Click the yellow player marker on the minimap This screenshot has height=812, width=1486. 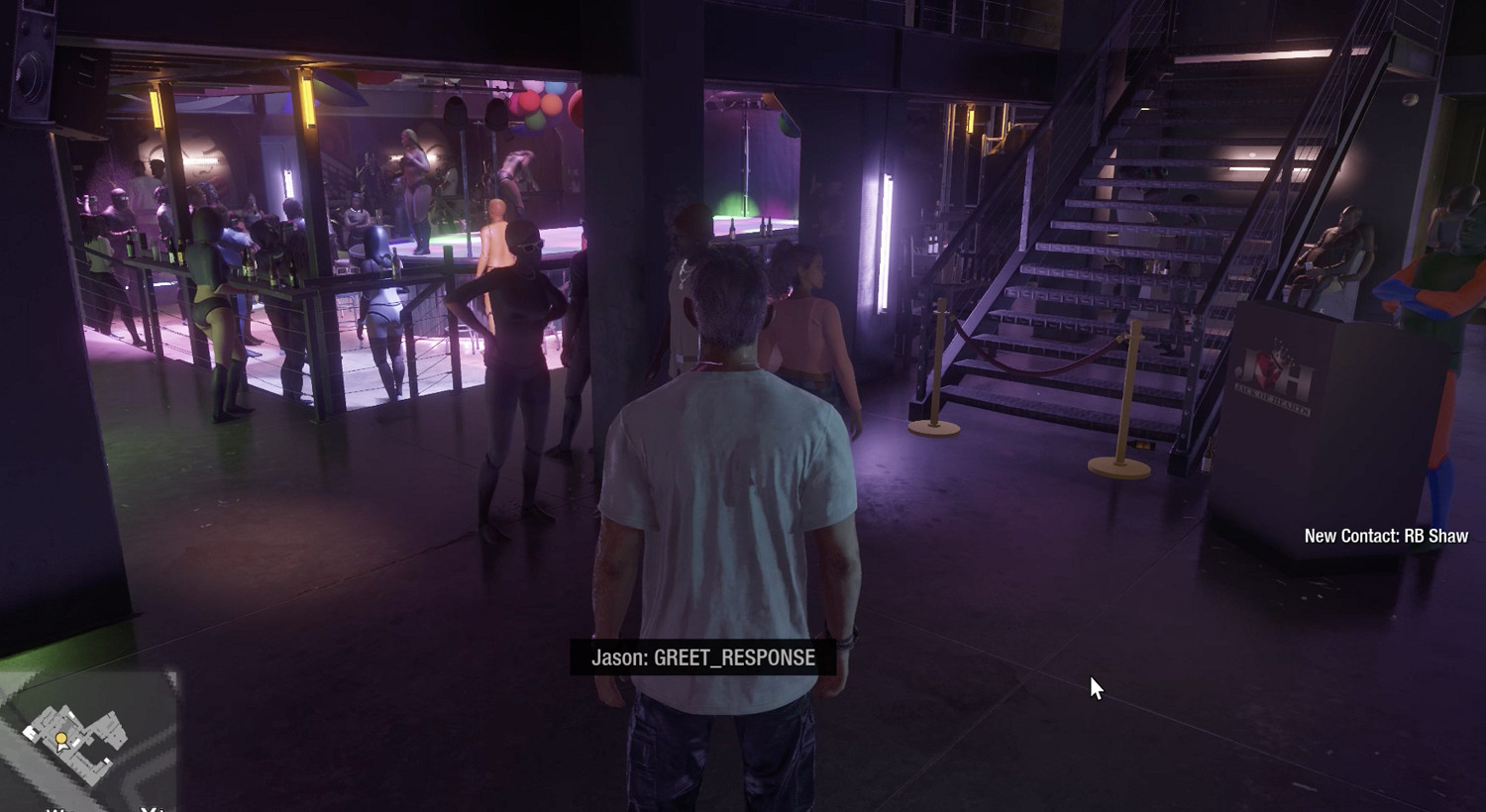tap(61, 739)
